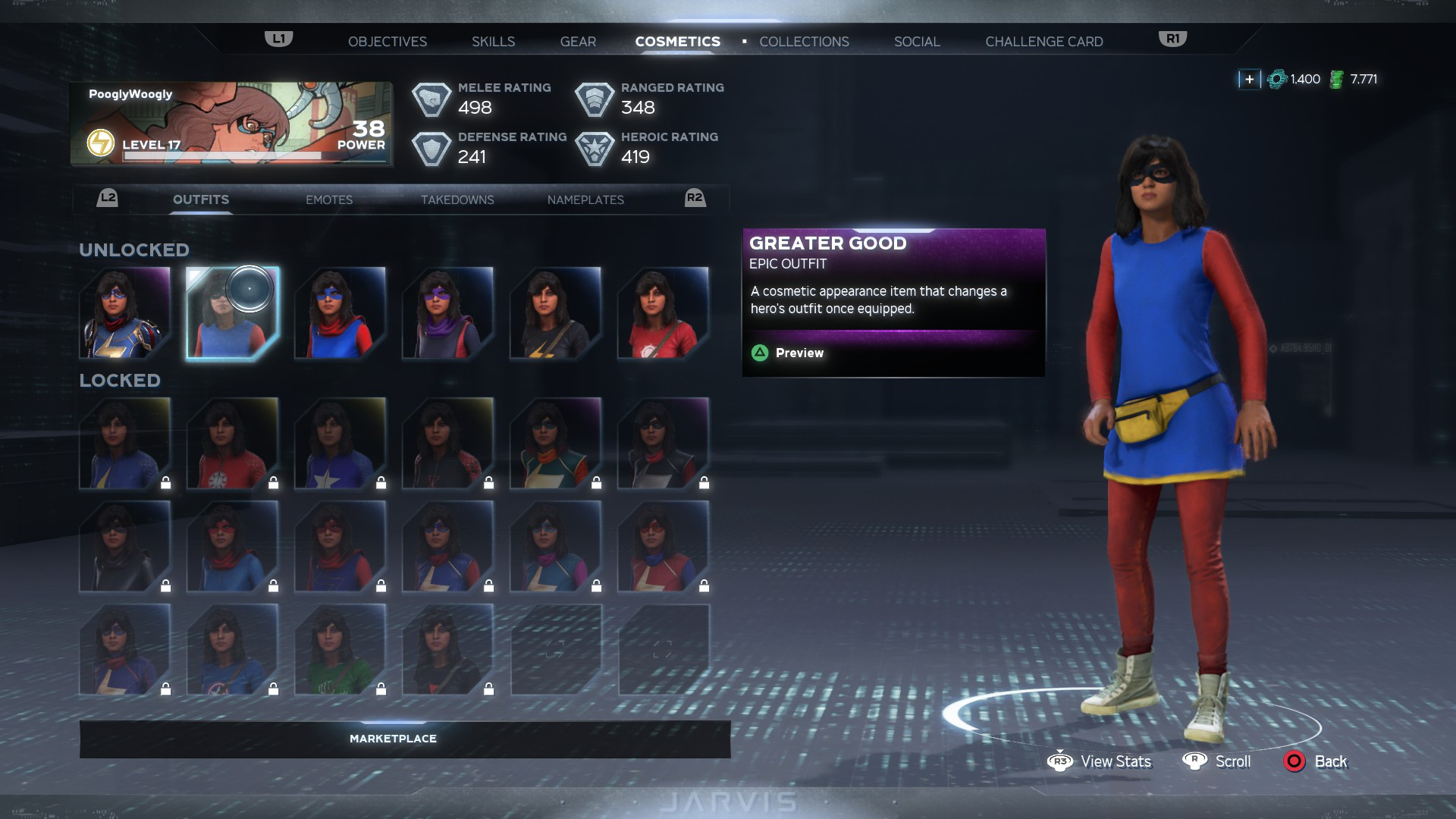Select the locked black hooded outfit
1456x819 pixels.
pos(125,547)
